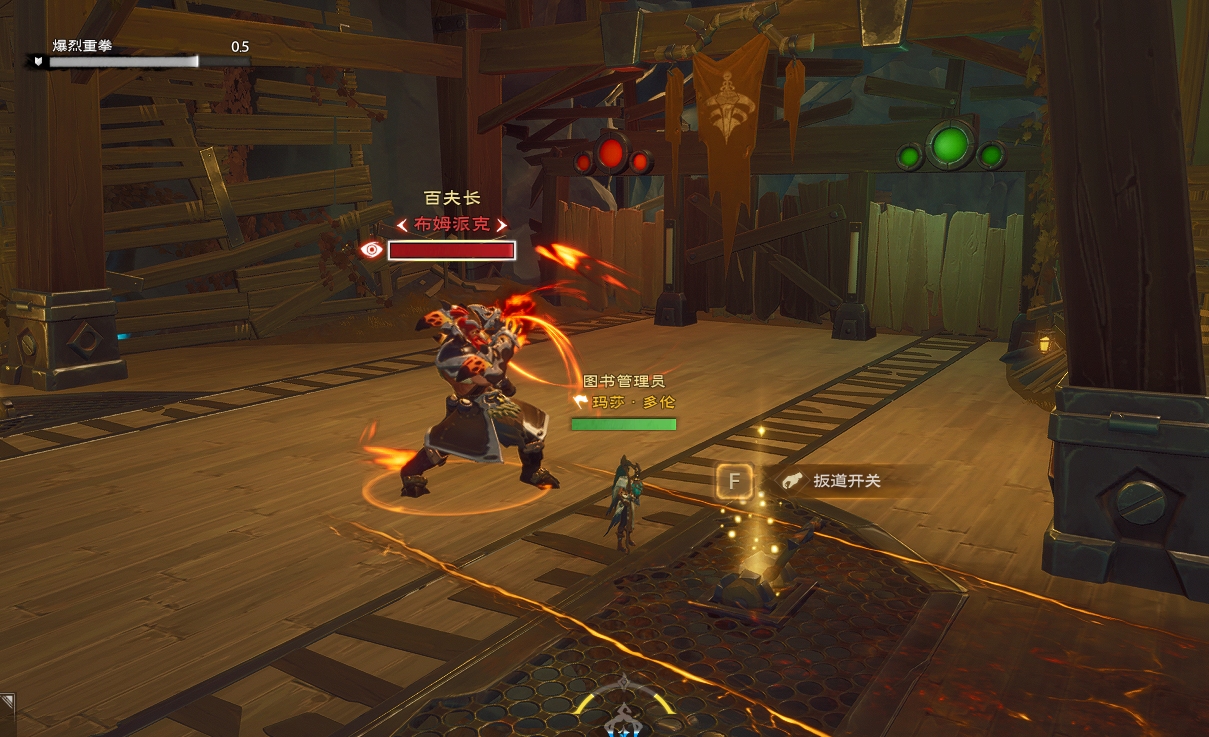Expand the collapsed corner panel arrow
The image size is (1209, 737).
point(7,701)
